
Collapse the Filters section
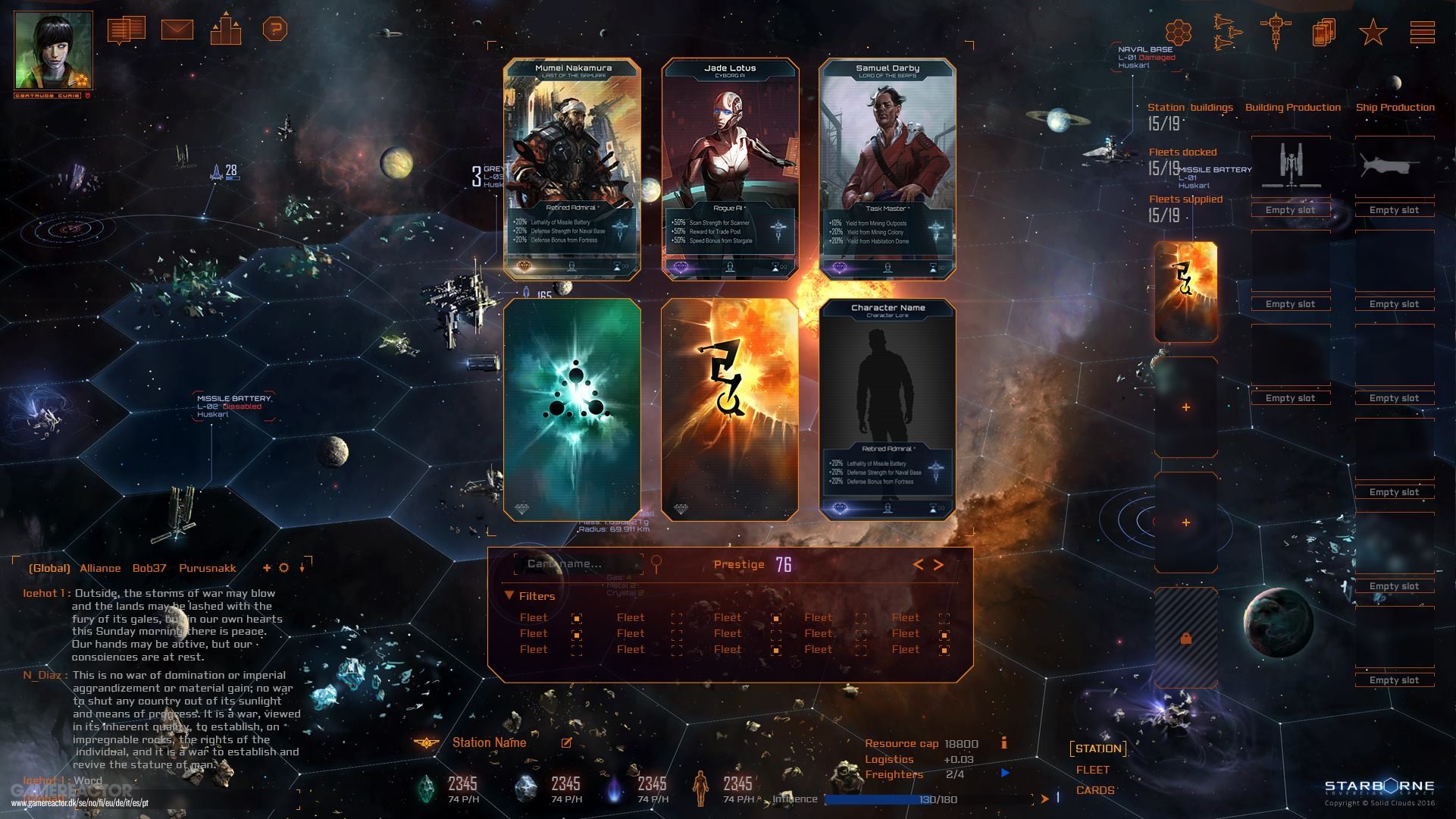tap(510, 596)
